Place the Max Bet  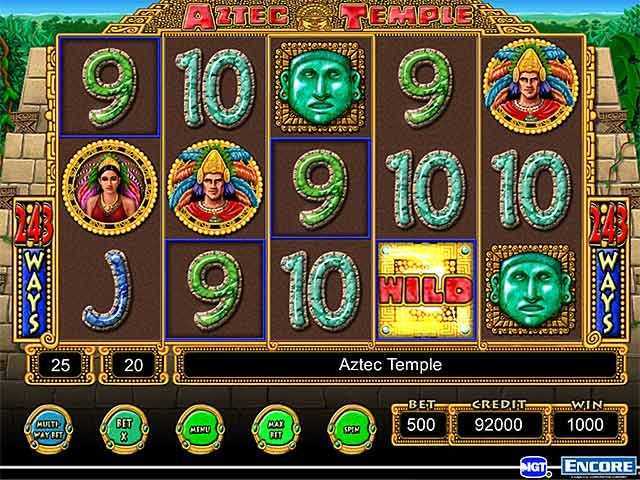273,426
